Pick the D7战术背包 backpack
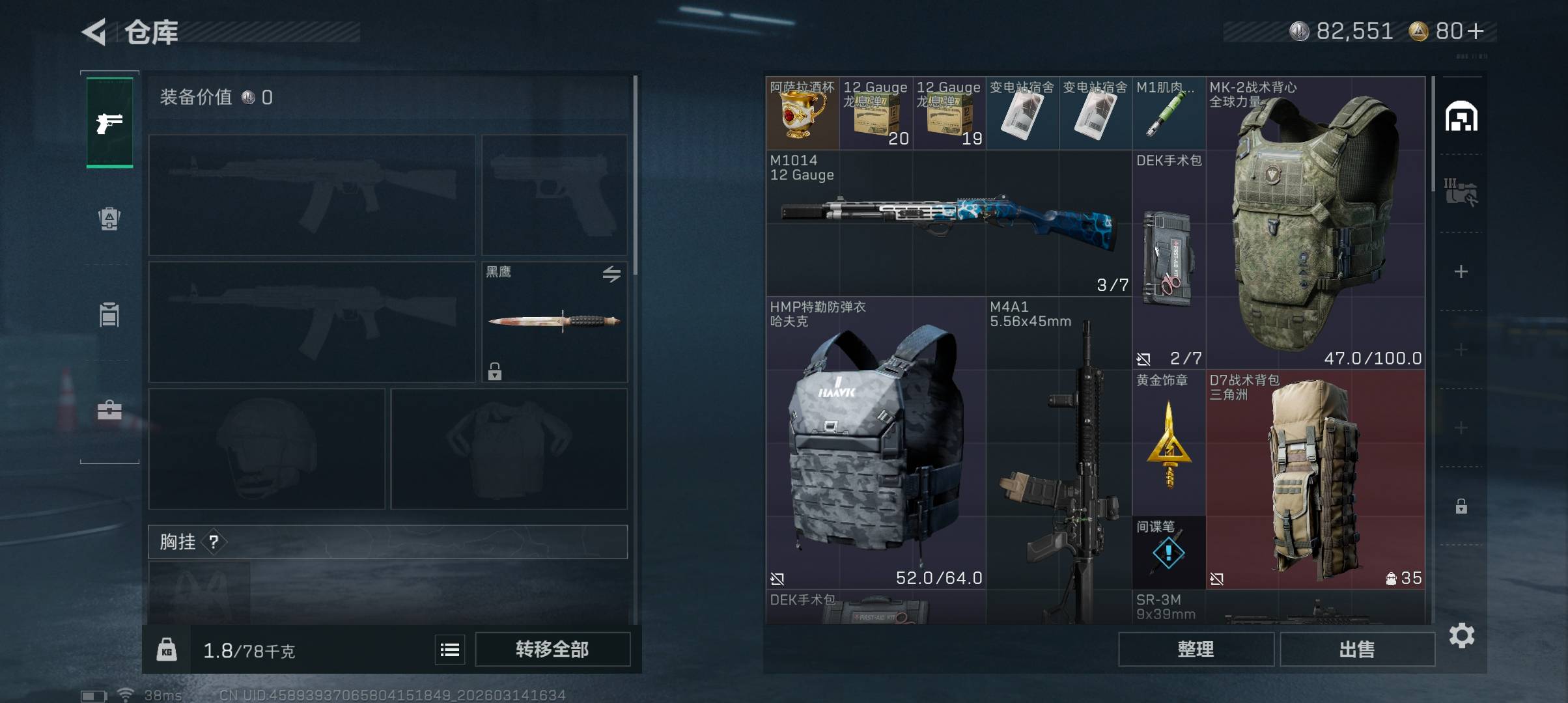This screenshot has height=703, width=1568. 1315,479
